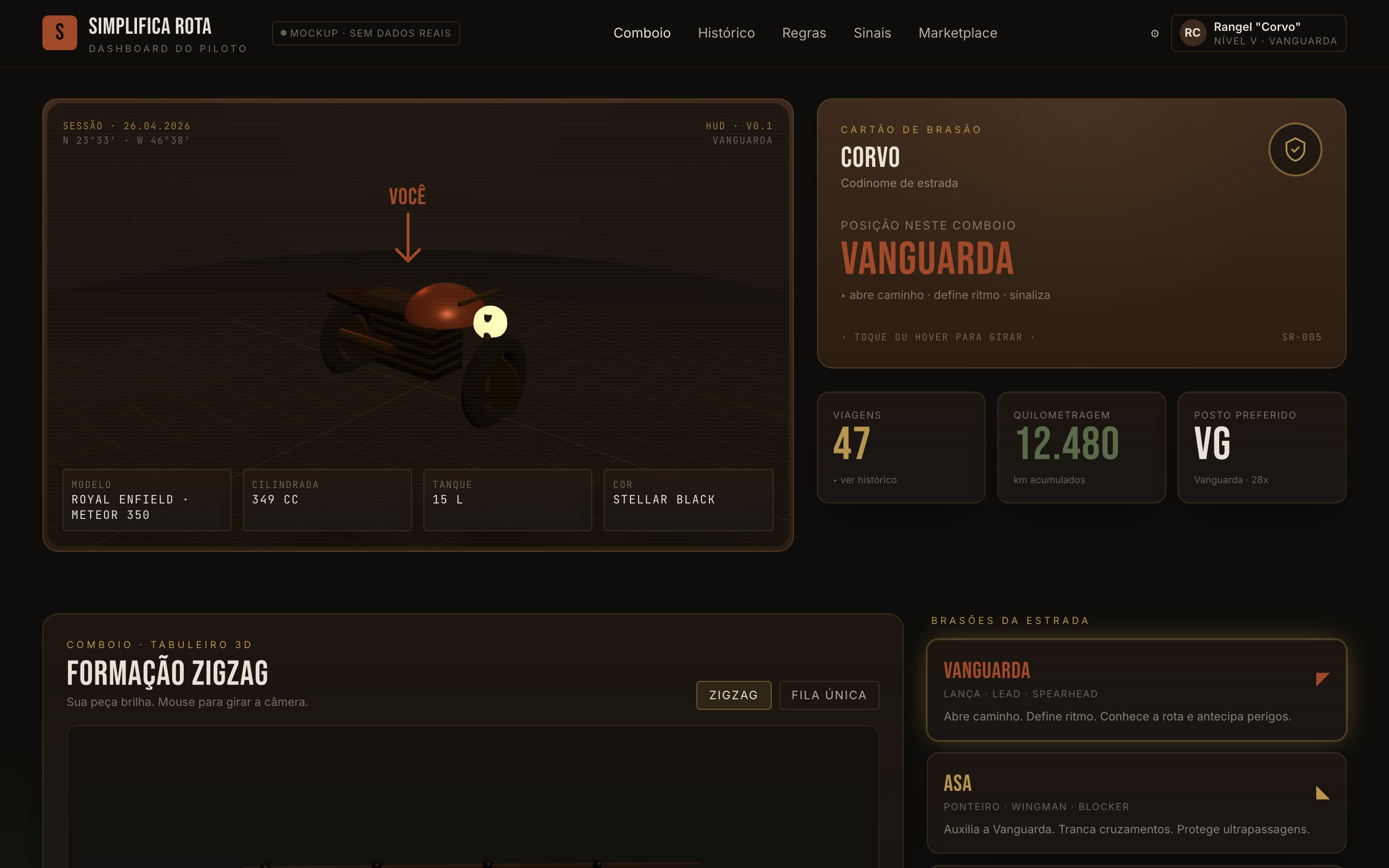Follow the "ver histórico" link

tap(868, 480)
